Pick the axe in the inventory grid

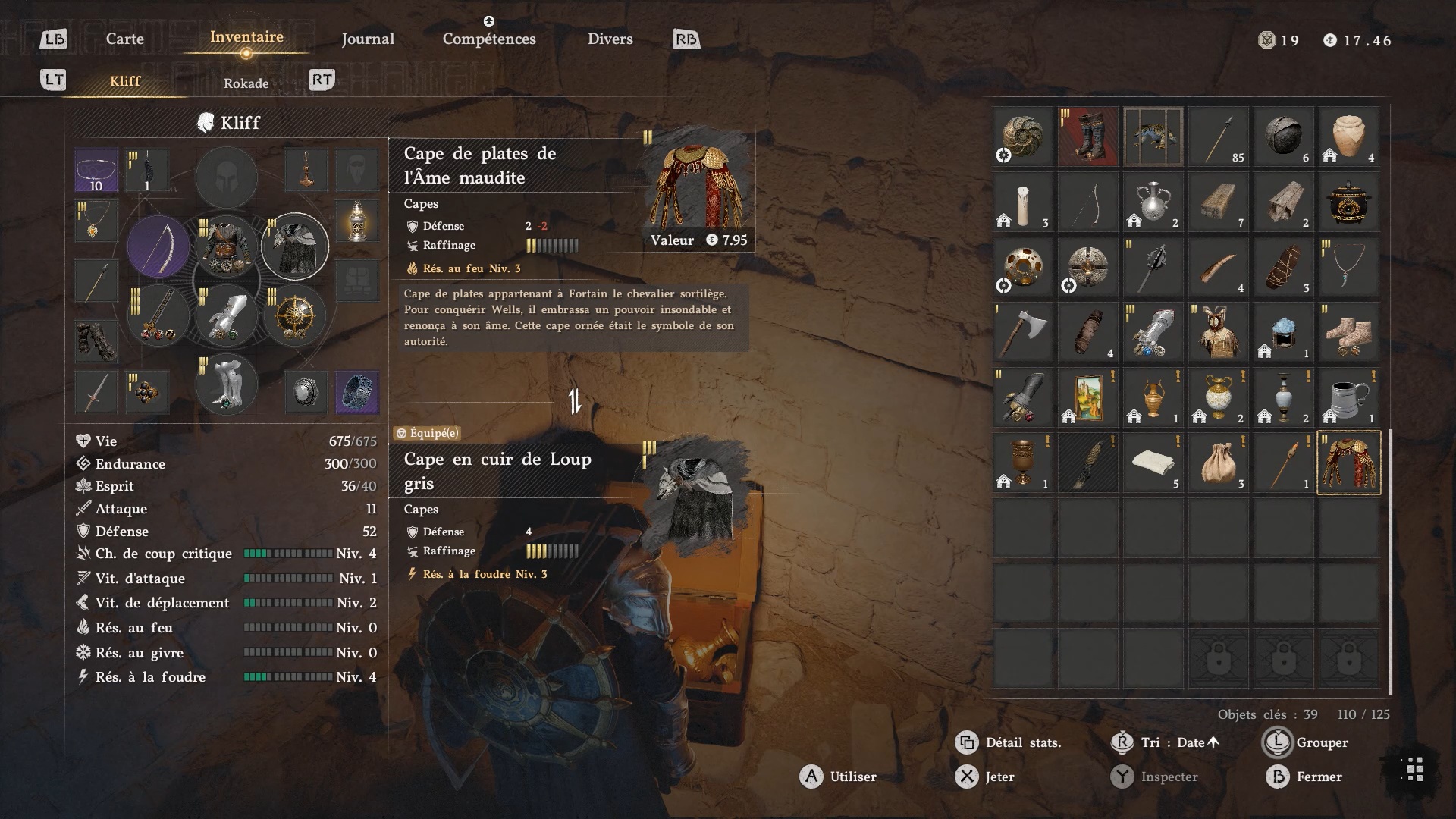pos(1022,332)
